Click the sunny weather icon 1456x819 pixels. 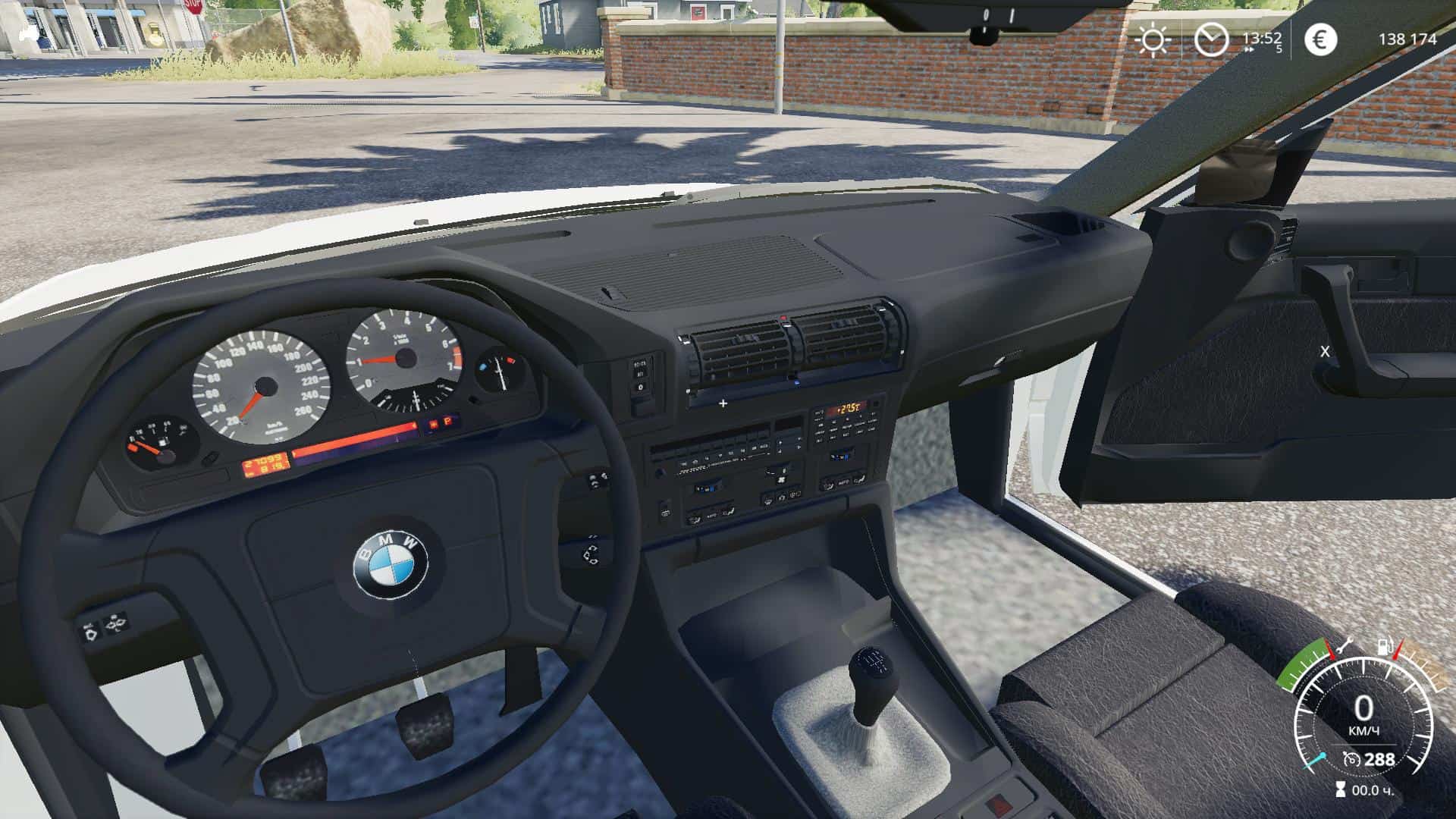coord(1153,39)
